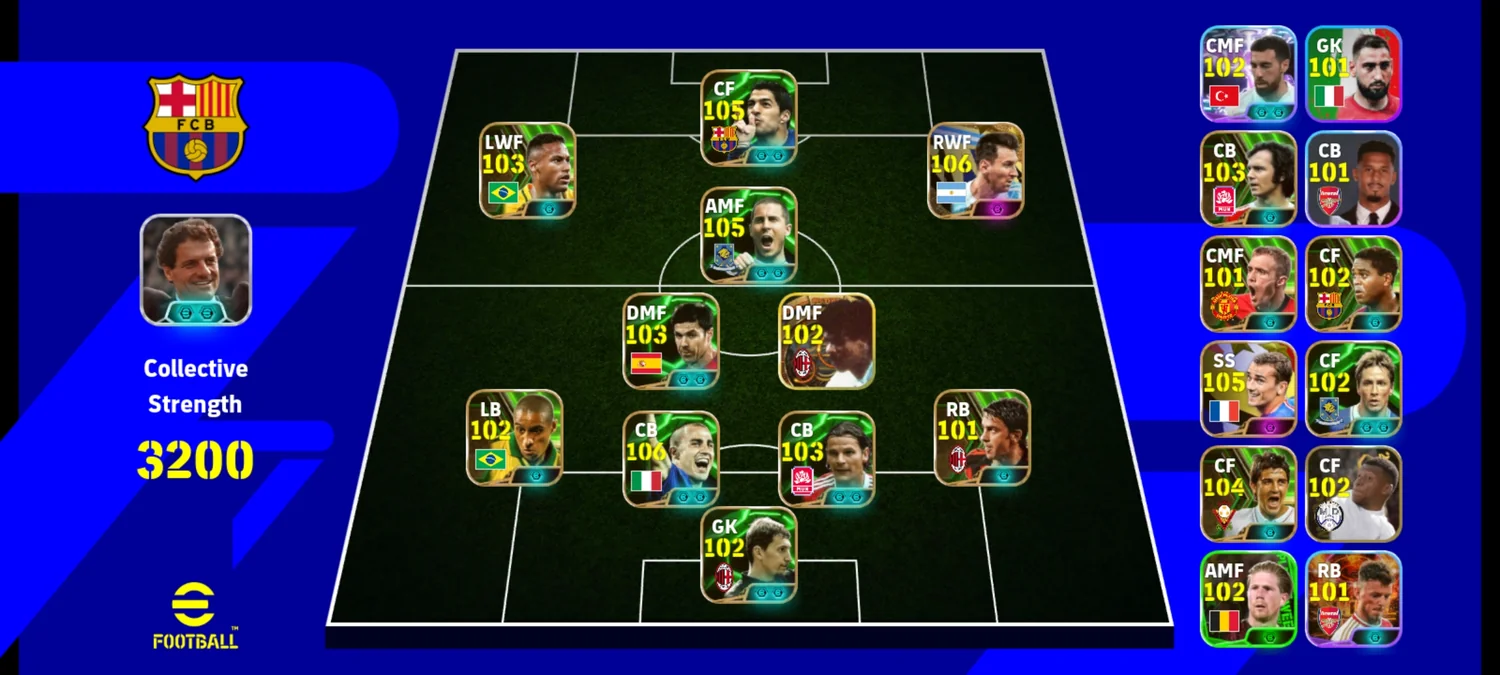Viewport: 1500px width, 675px height.
Task: Select the CF 105 player card
Action: point(749,117)
